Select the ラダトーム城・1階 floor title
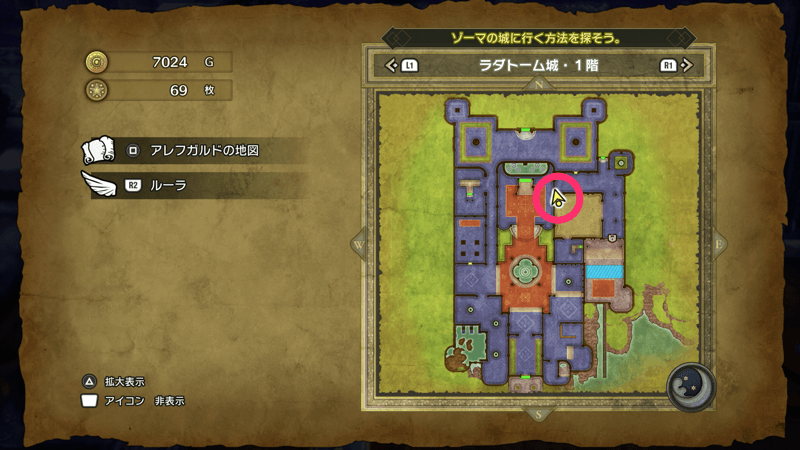800x450 pixels. pyautogui.click(x=538, y=67)
